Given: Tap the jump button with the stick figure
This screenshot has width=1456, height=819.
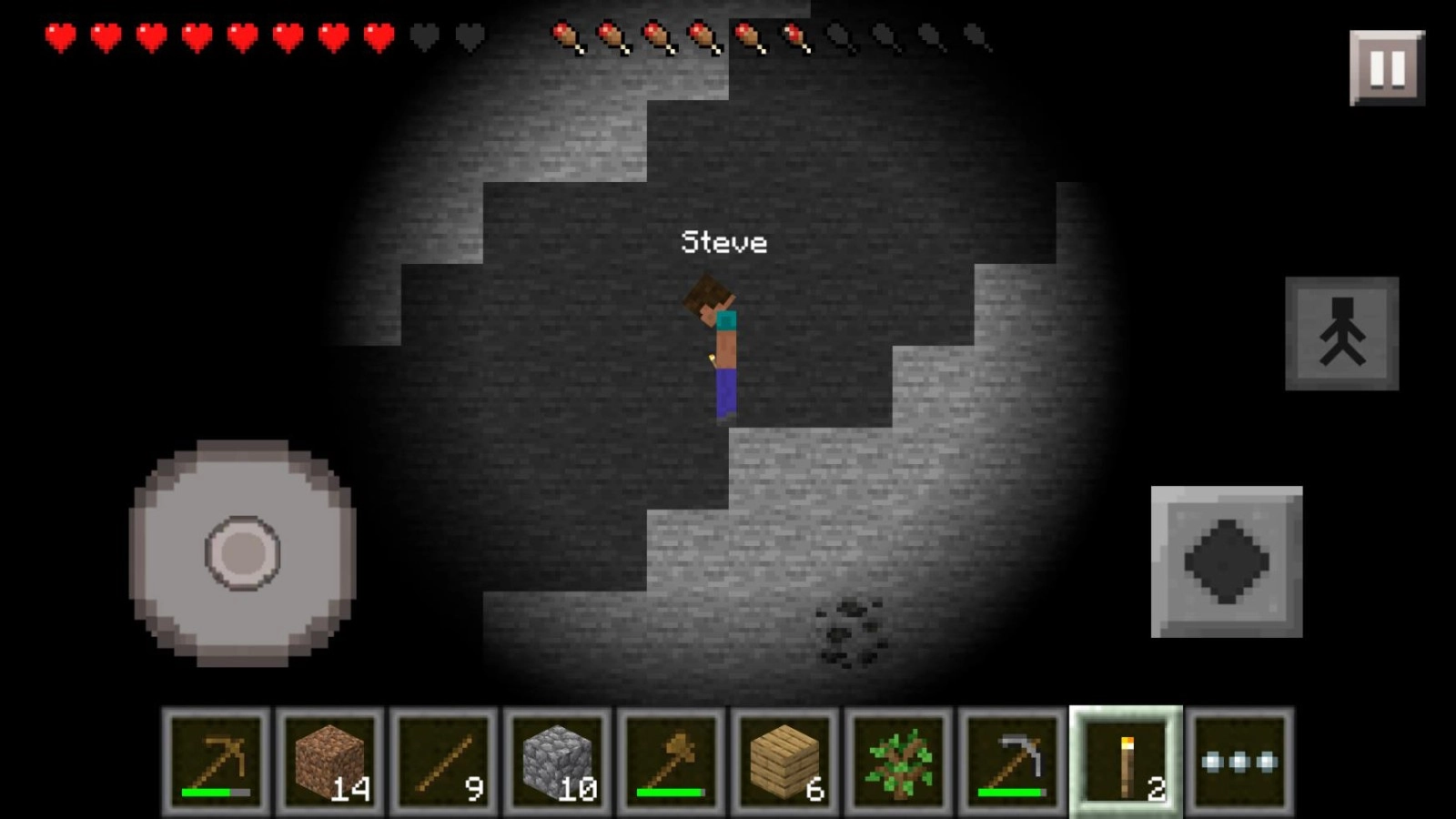Looking at the screenshot, I should [1341, 334].
